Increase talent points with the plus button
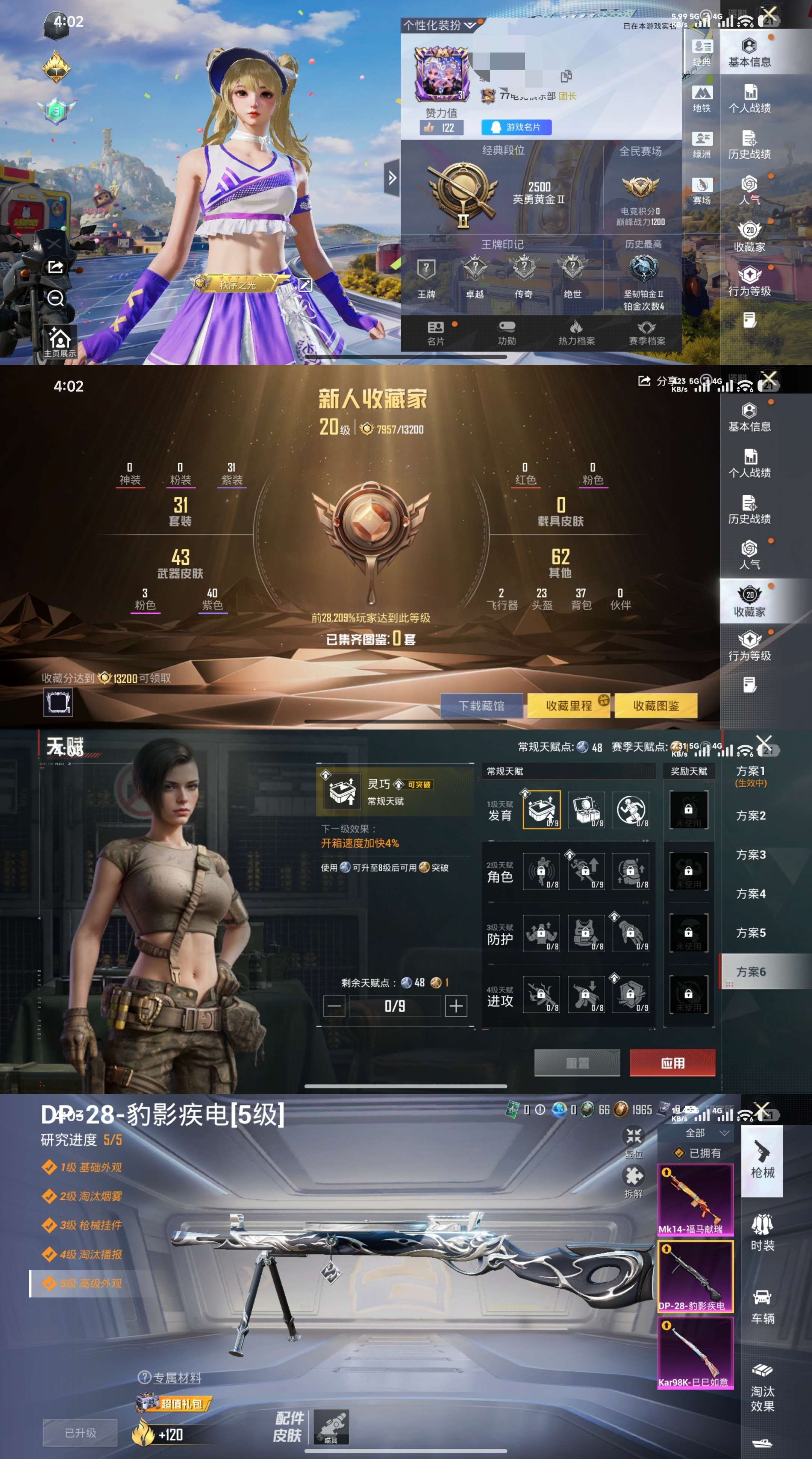 click(x=456, y=1006)
